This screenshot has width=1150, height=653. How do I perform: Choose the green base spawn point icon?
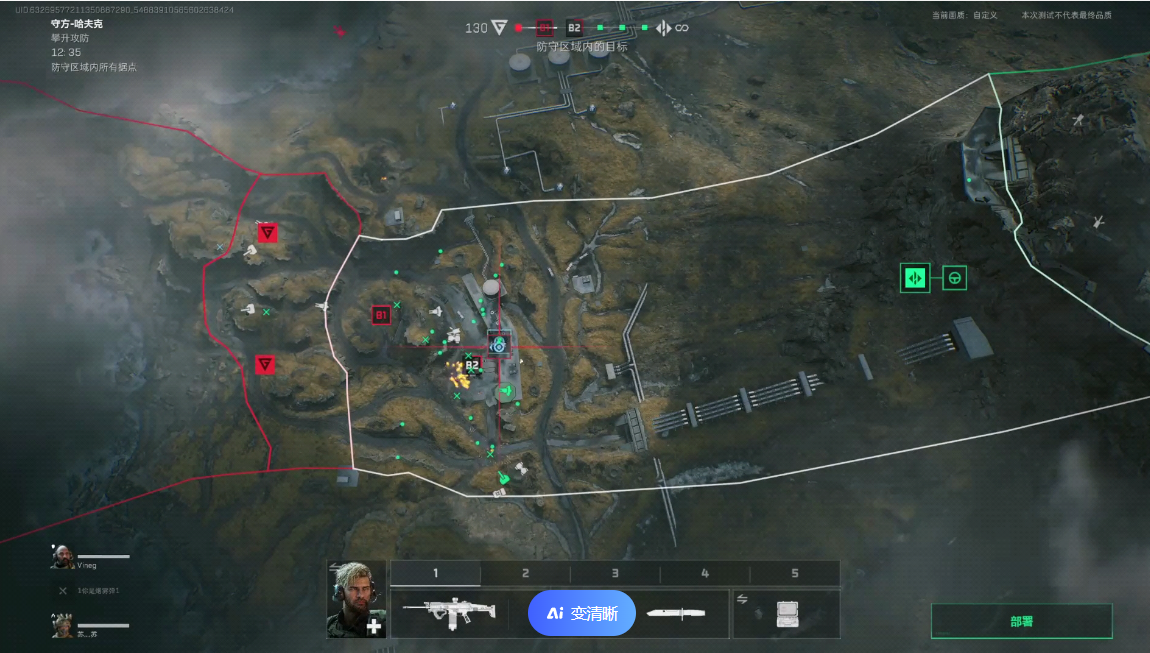tap(915, 277)
